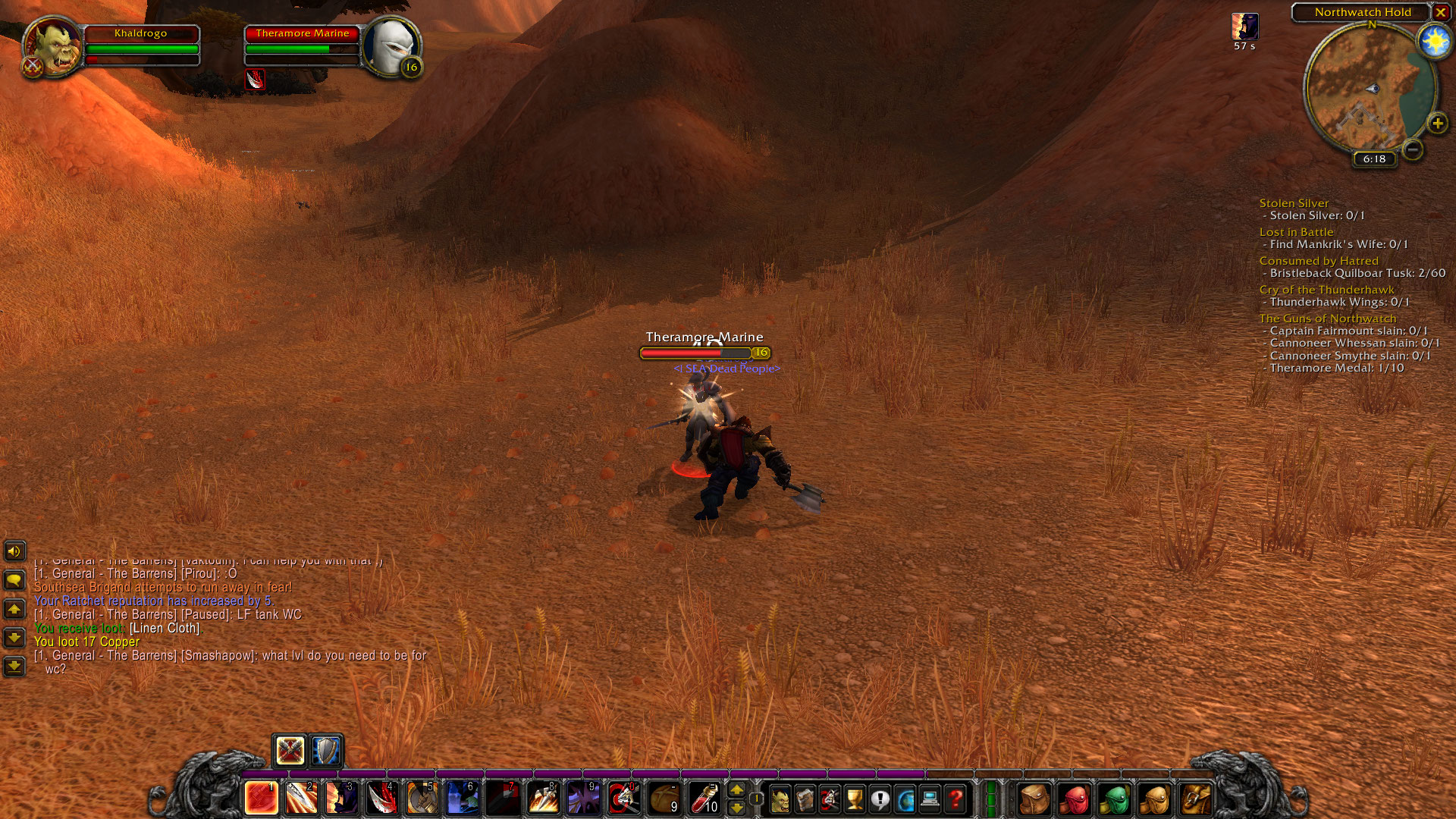Open the Quest Log speech-bubble icon
Screen dimensions: 1456x819
point(880,800)
